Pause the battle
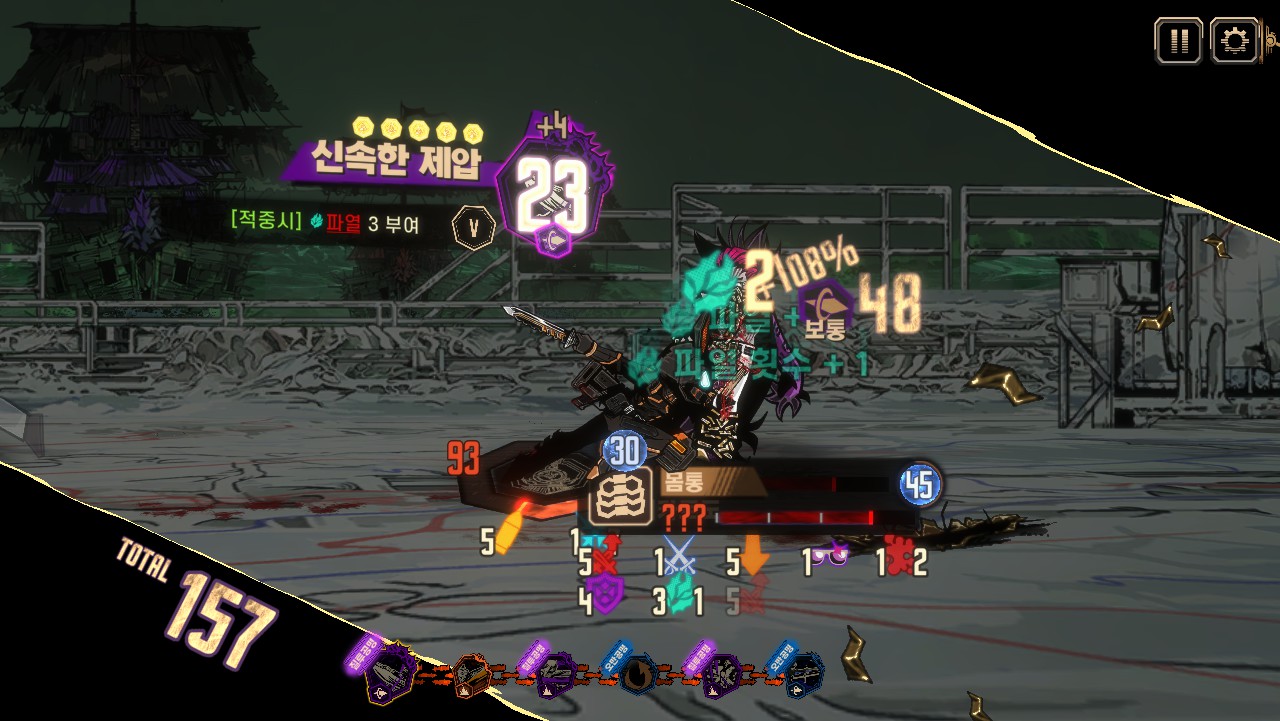Screen dimensions: 1280x721 coord(1179,41)
